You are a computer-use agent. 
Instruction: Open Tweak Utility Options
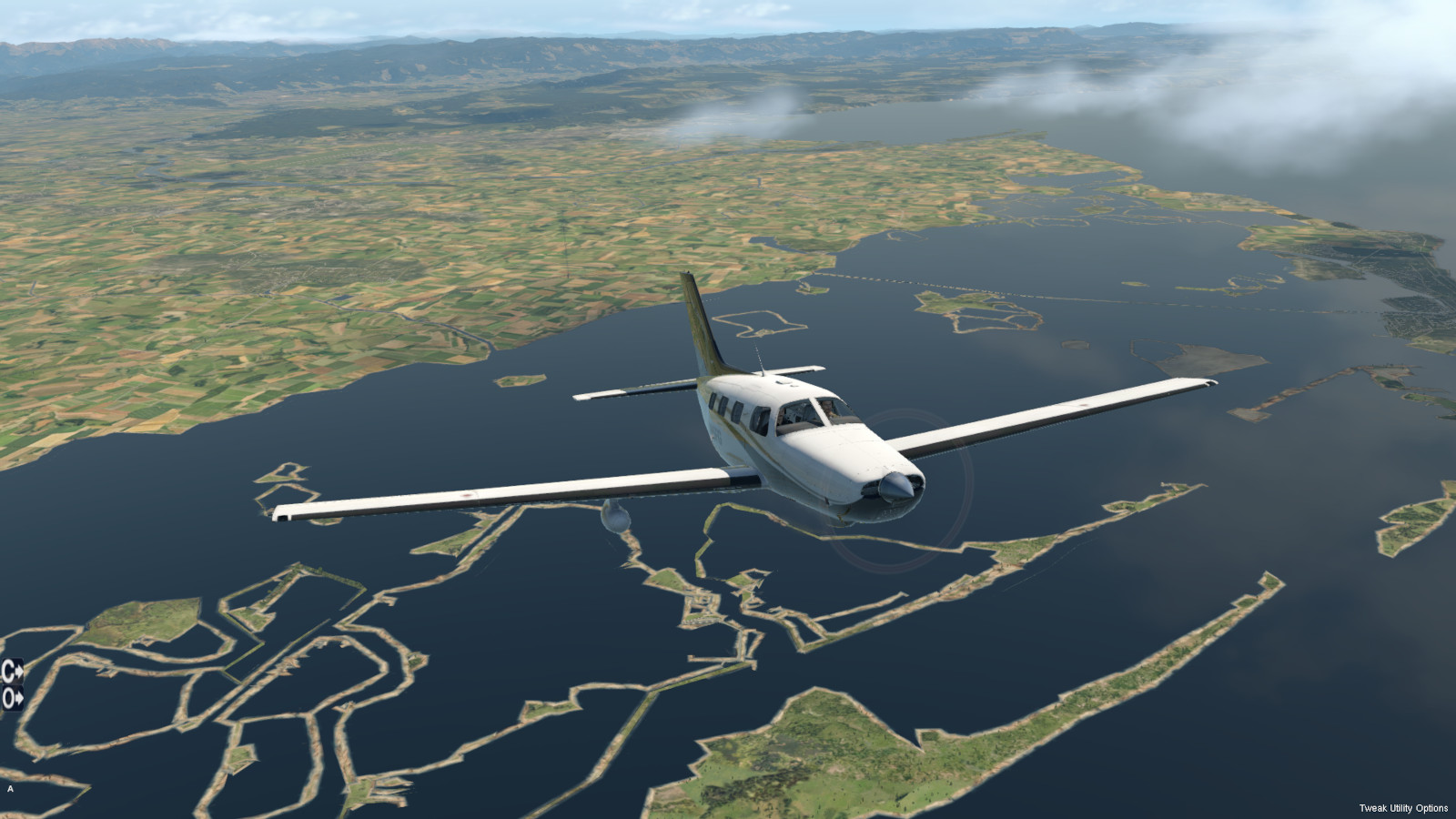click(x=1403, y=808)
